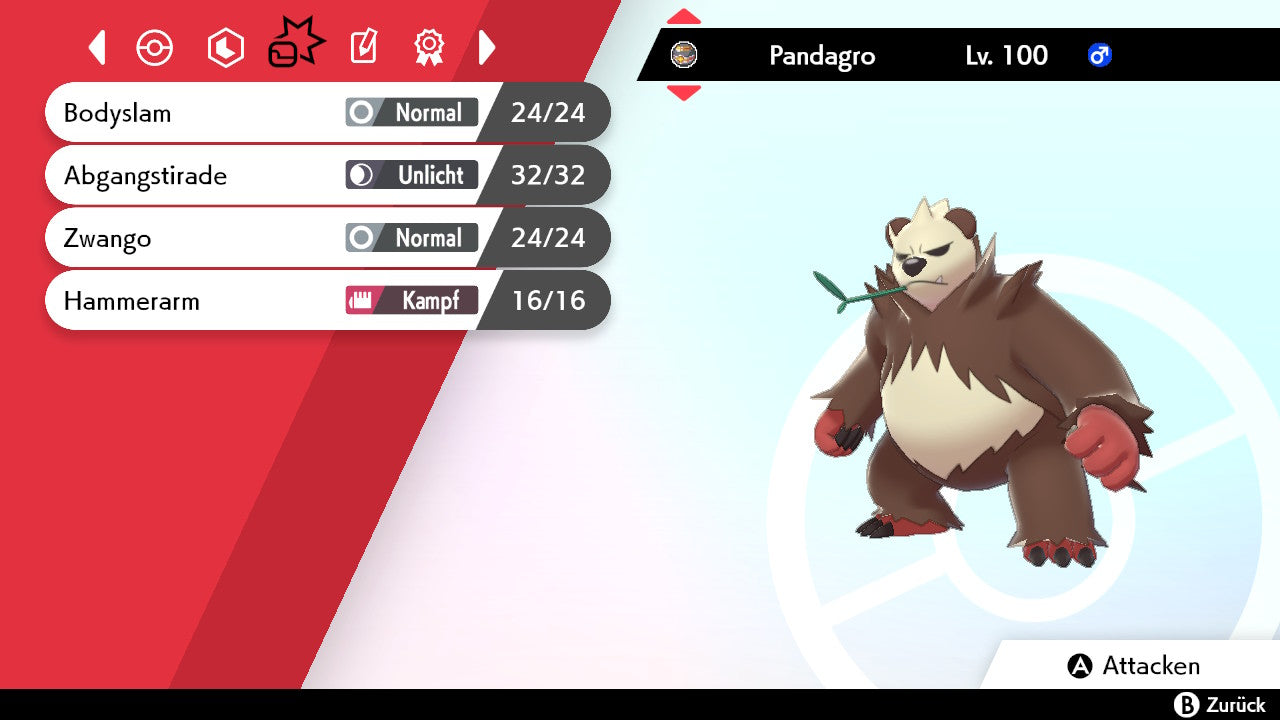Pick the Hammerarm fighting move
Viewport: 1280px width, 720px height.
pyautogui.click(x=326, y=301)
